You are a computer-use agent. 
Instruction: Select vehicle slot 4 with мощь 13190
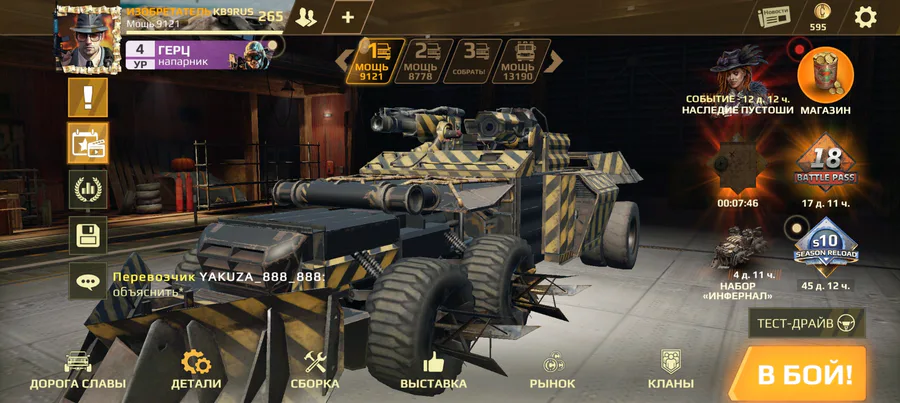527,60
